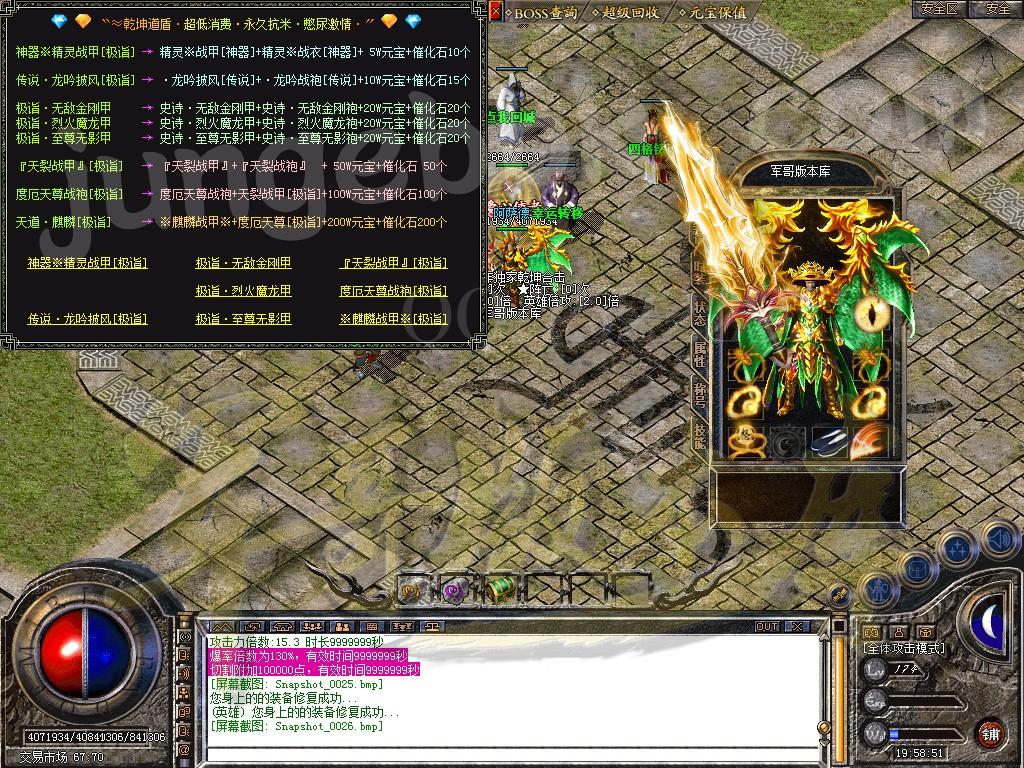
Task: Select the 神器※精灵战甲[极旨] link
Action: (x=87, y=263)
